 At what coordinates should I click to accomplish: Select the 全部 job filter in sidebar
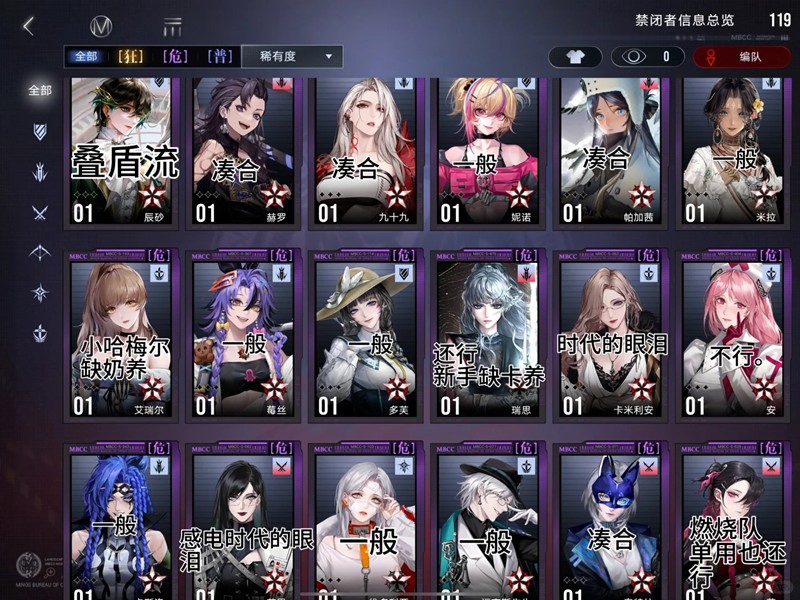tap(39, 90)
